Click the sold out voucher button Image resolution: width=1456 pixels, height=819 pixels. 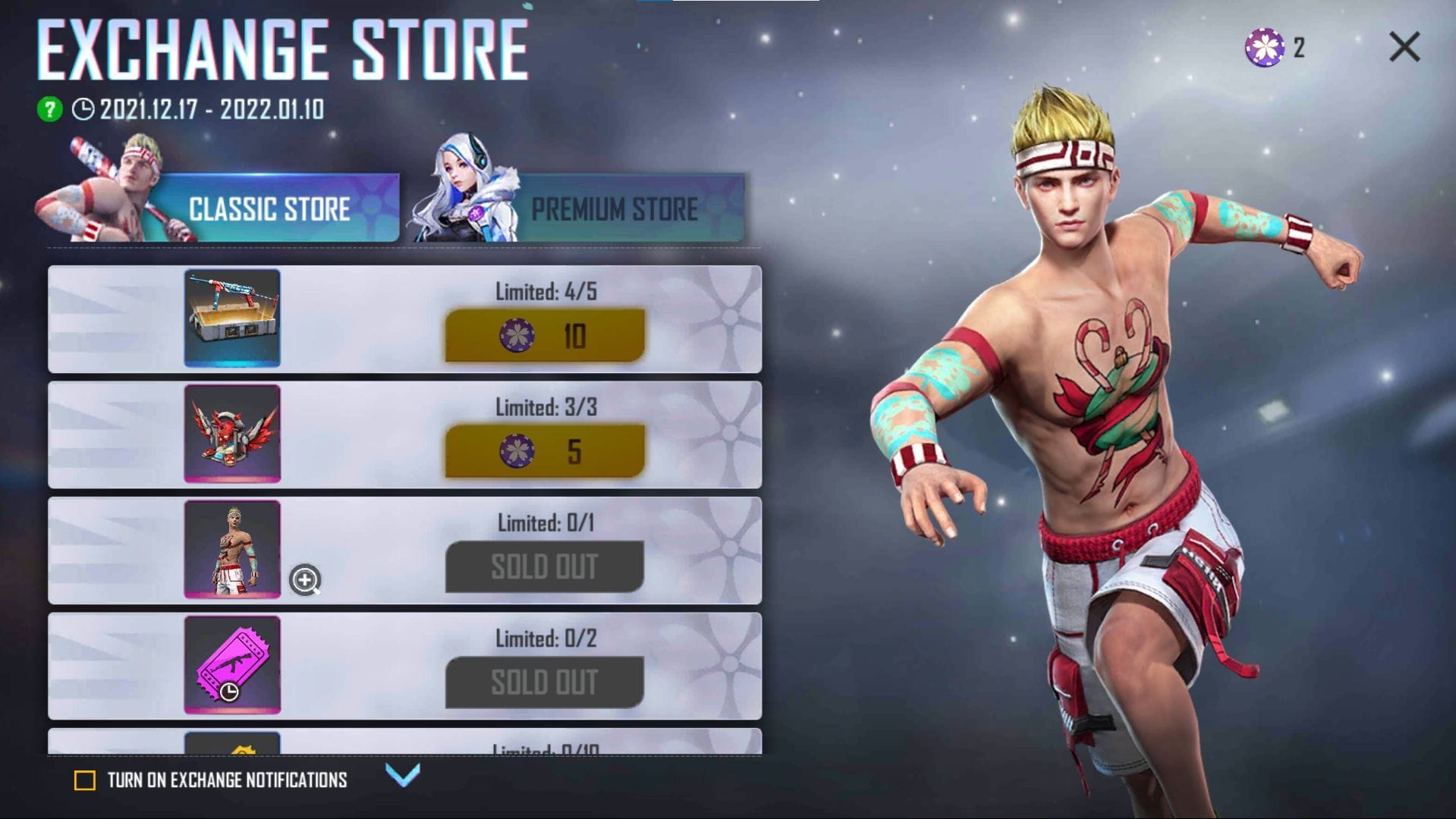[545, 682]
